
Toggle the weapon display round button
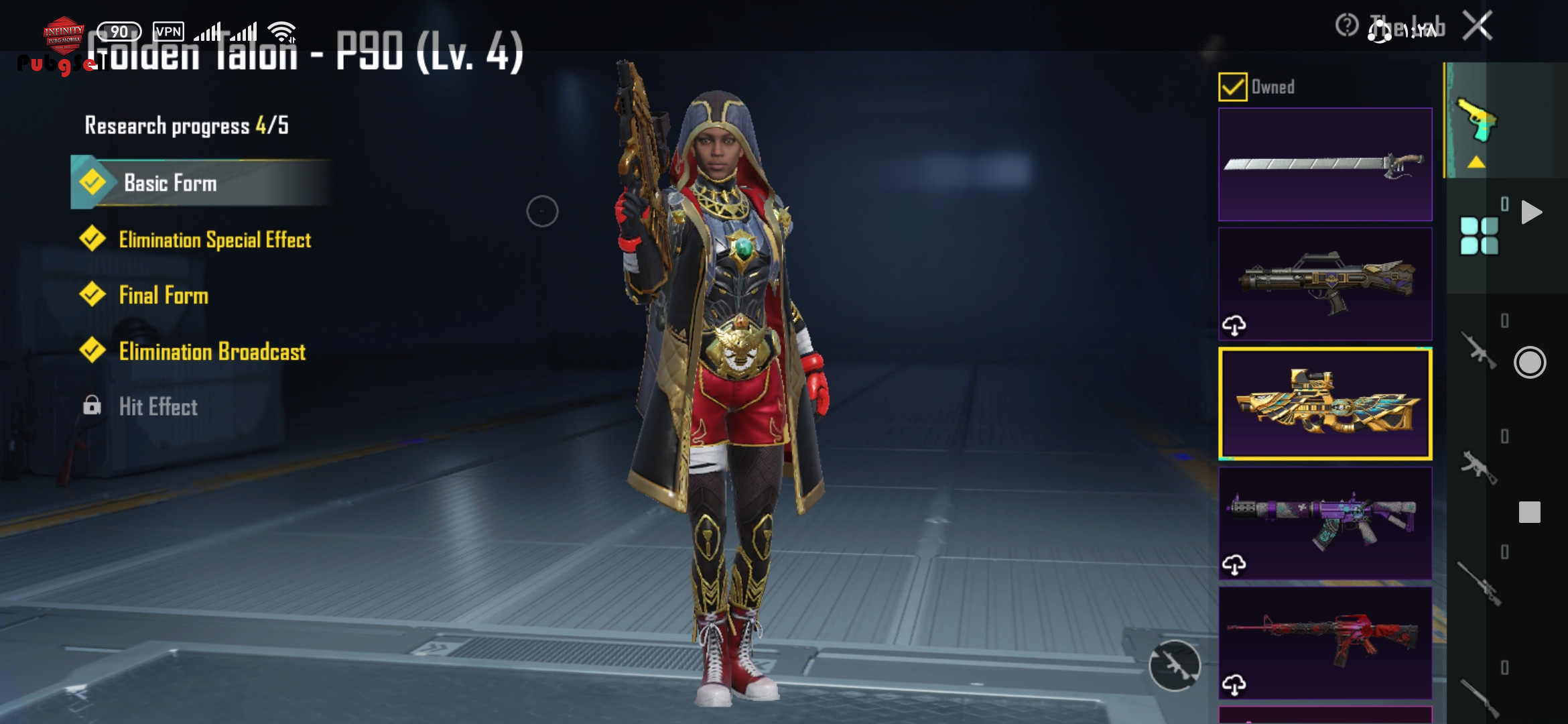click(1175, 665)
